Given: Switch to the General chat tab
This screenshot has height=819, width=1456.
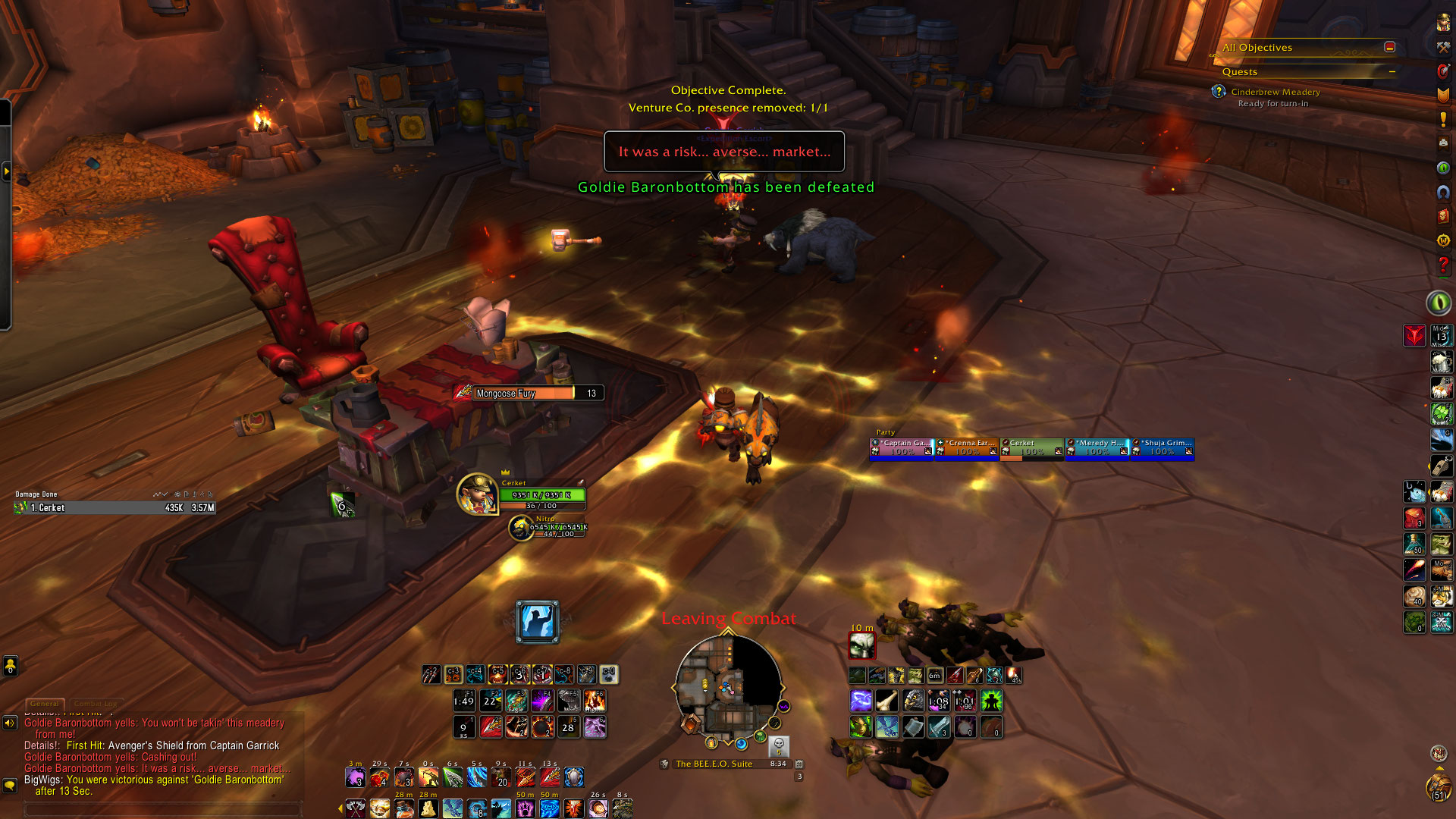Looking at the screenshot, I should 45,704.
